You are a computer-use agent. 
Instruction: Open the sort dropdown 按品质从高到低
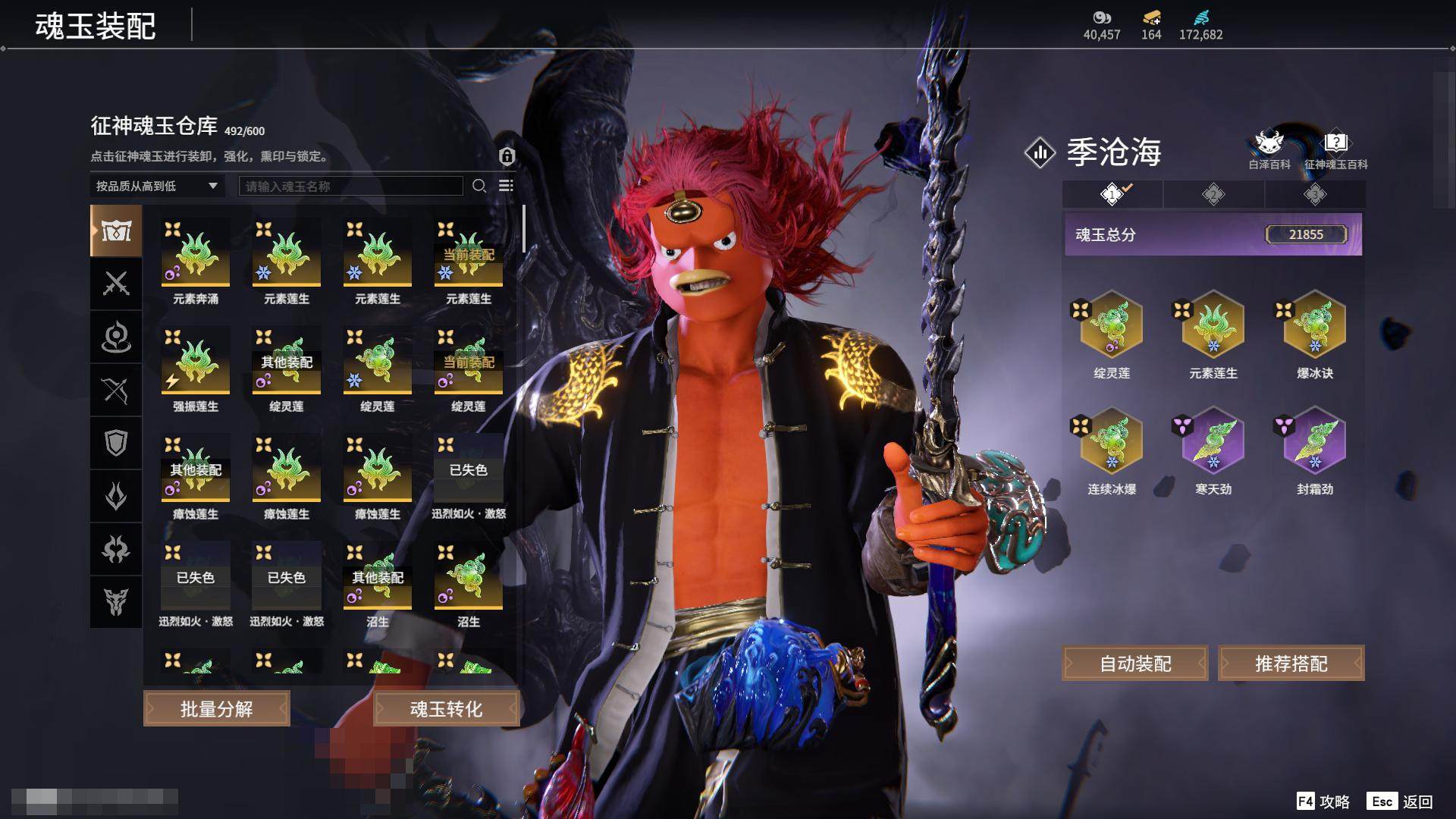click(156, 186)
